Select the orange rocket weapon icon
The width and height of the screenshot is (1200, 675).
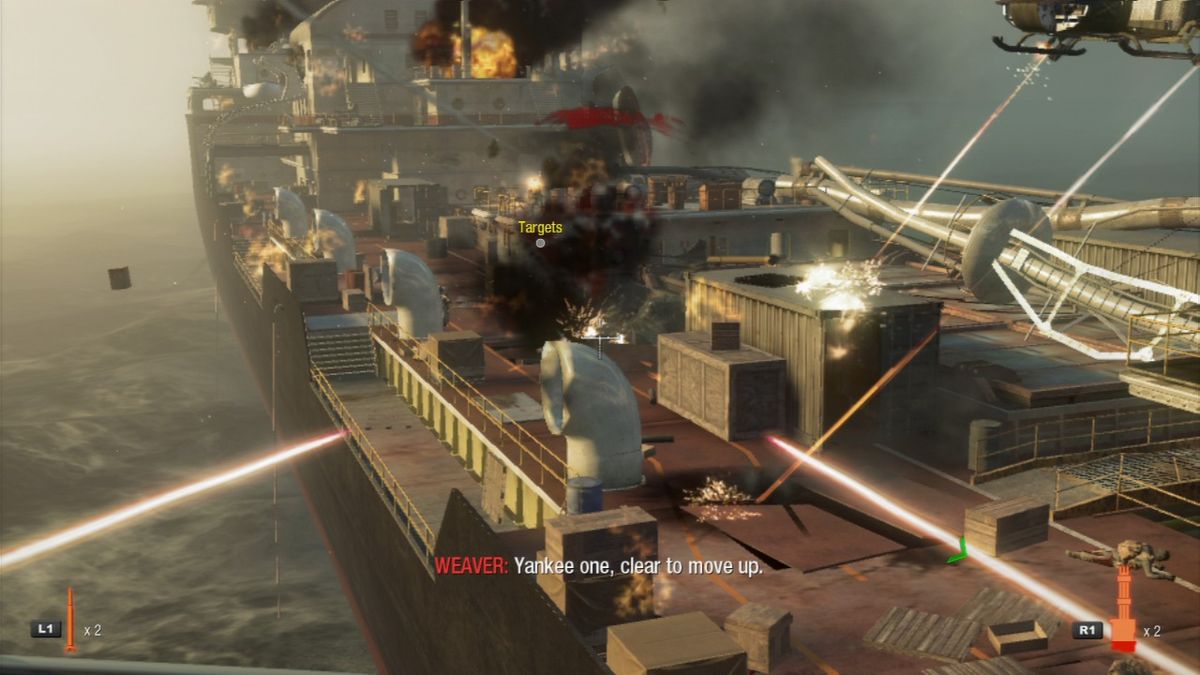coord(70,619)
